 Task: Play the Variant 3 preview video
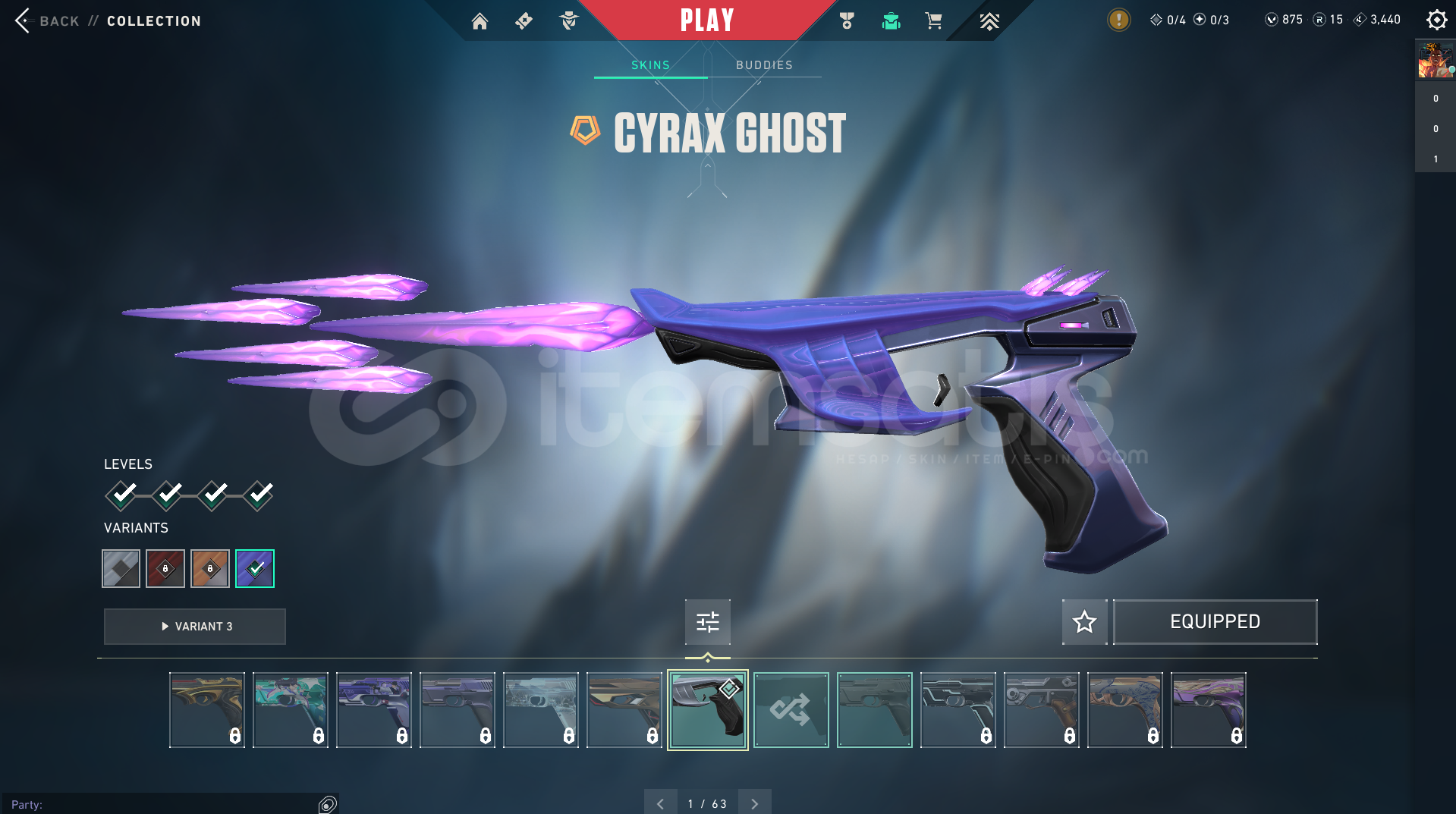pos(195,627)
